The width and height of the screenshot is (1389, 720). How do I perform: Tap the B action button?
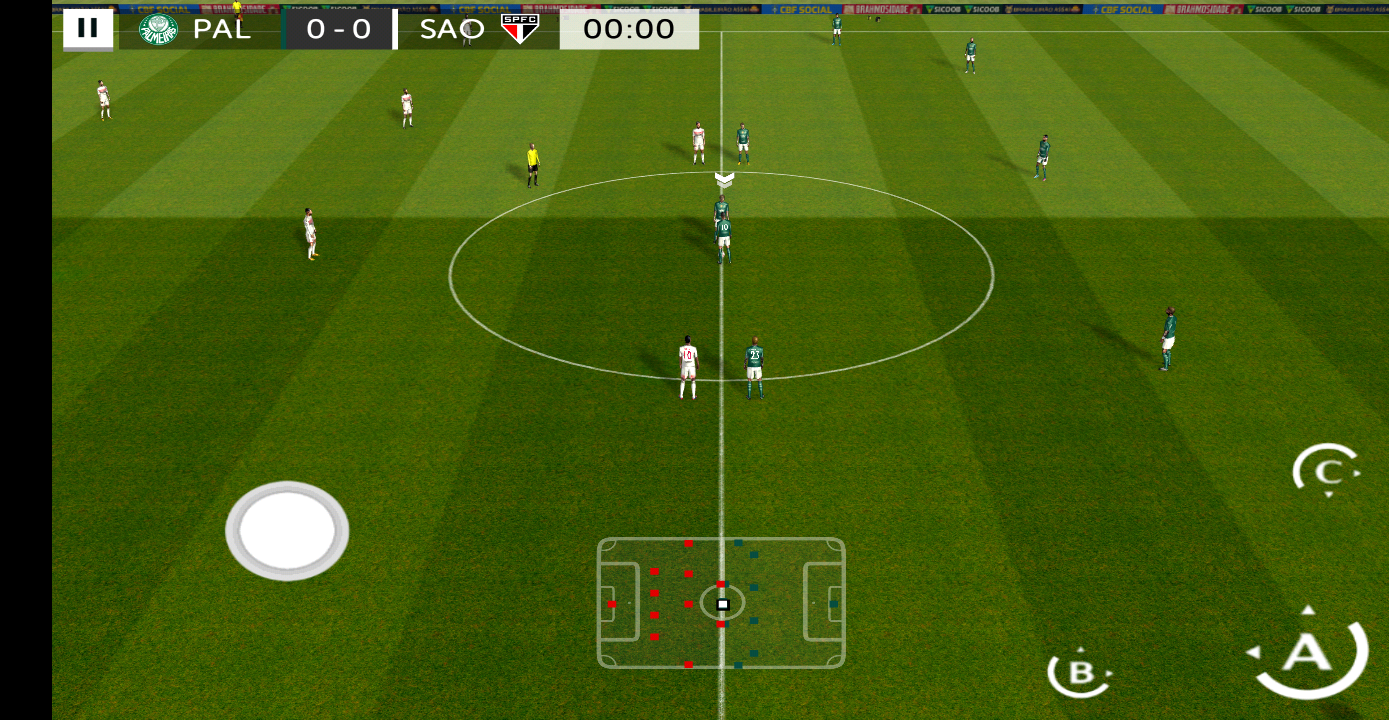click(1080, 672)
